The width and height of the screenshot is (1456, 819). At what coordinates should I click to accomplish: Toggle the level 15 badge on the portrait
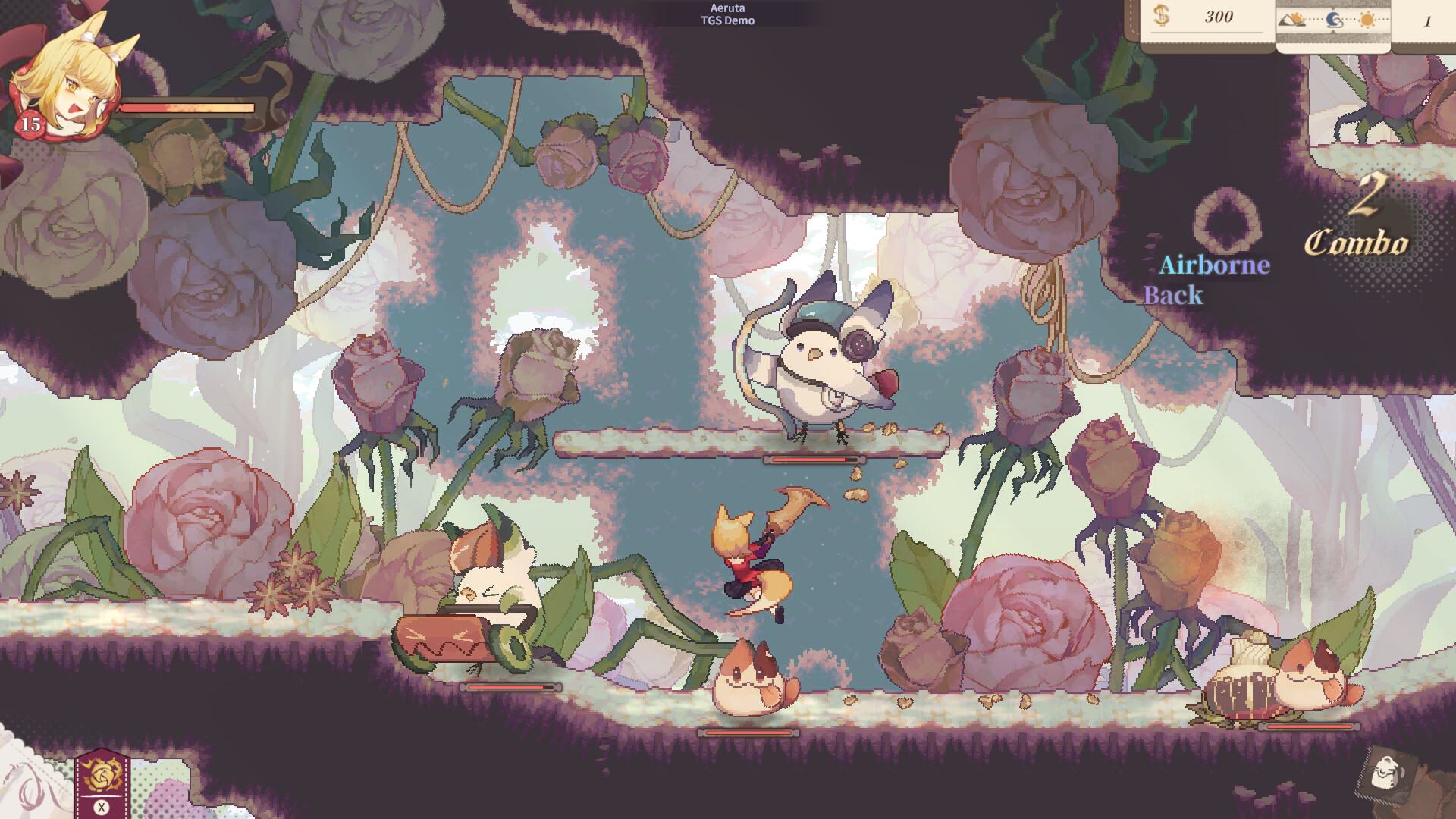click(31, 124)
